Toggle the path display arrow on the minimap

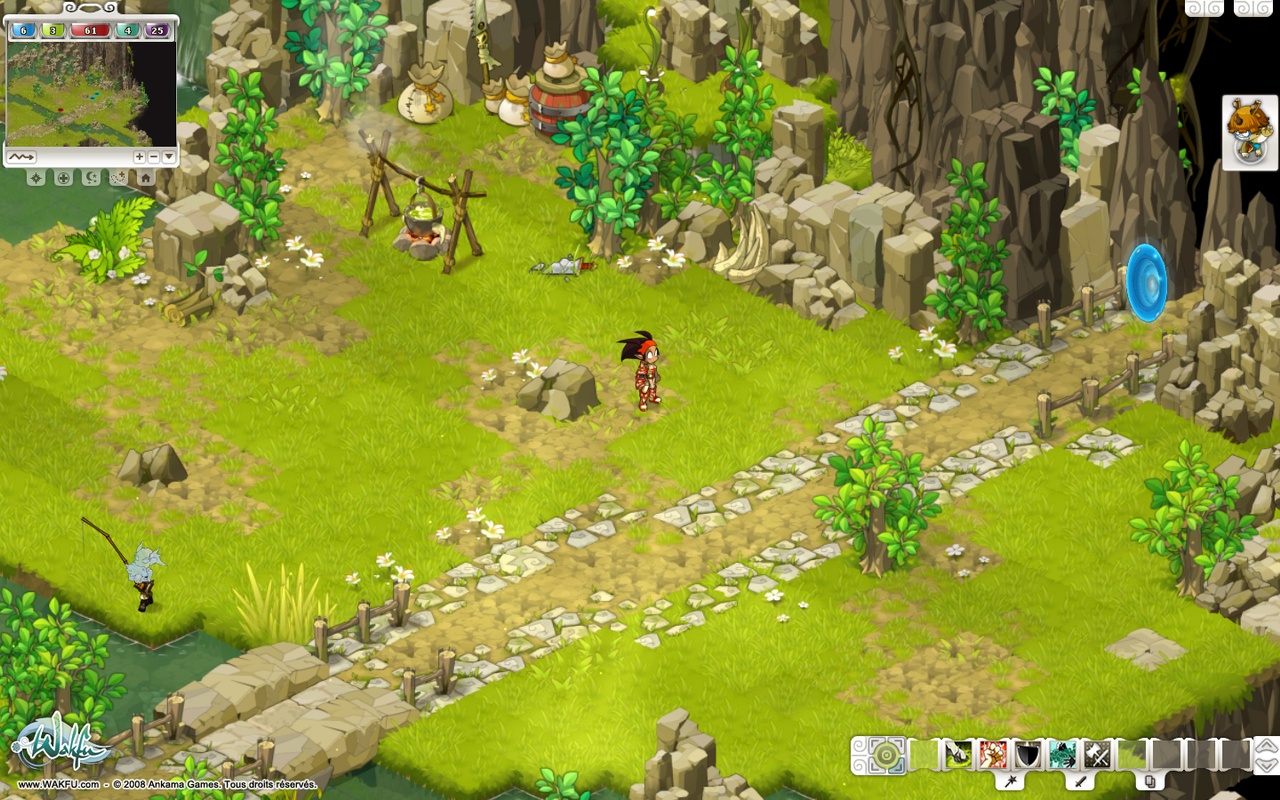[x=22, y=157]
